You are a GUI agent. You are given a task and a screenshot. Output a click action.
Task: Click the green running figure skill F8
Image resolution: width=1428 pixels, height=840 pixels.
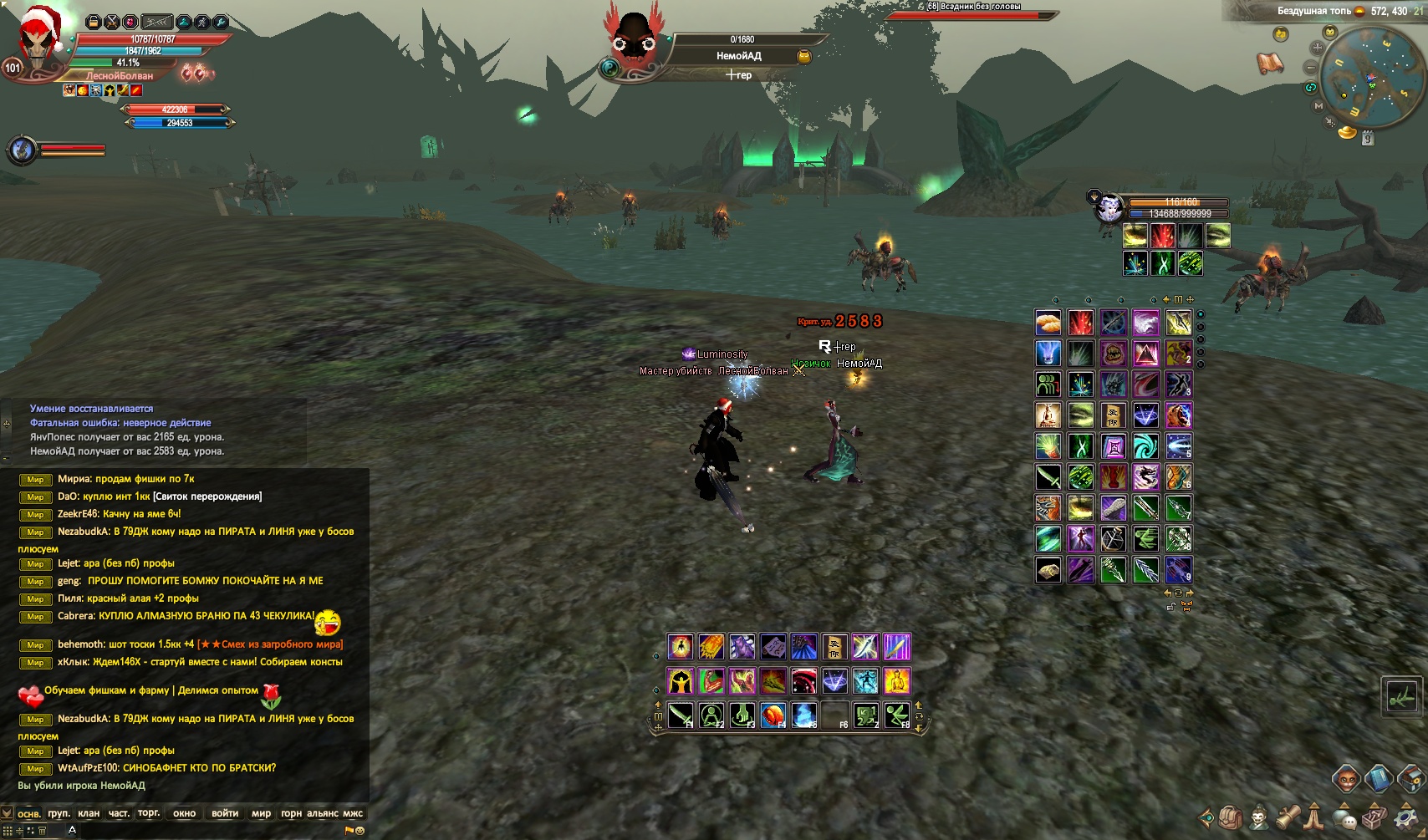point(897,715)
